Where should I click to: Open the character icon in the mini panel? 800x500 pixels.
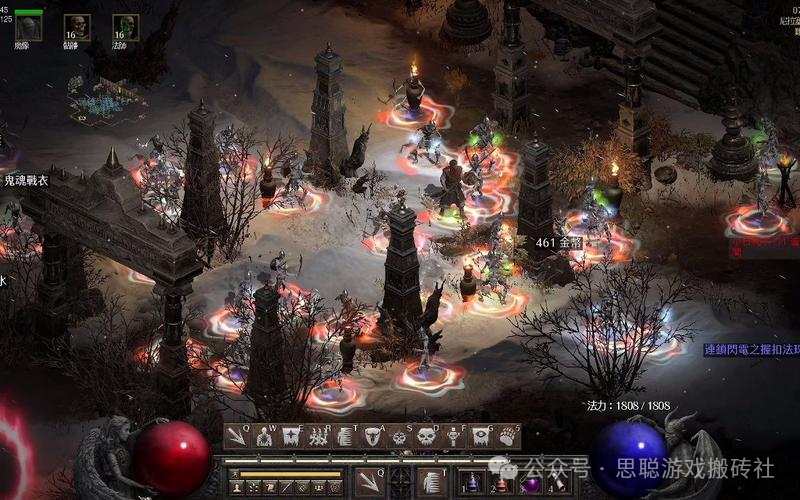pyautogui.click(x=236, y=487)
